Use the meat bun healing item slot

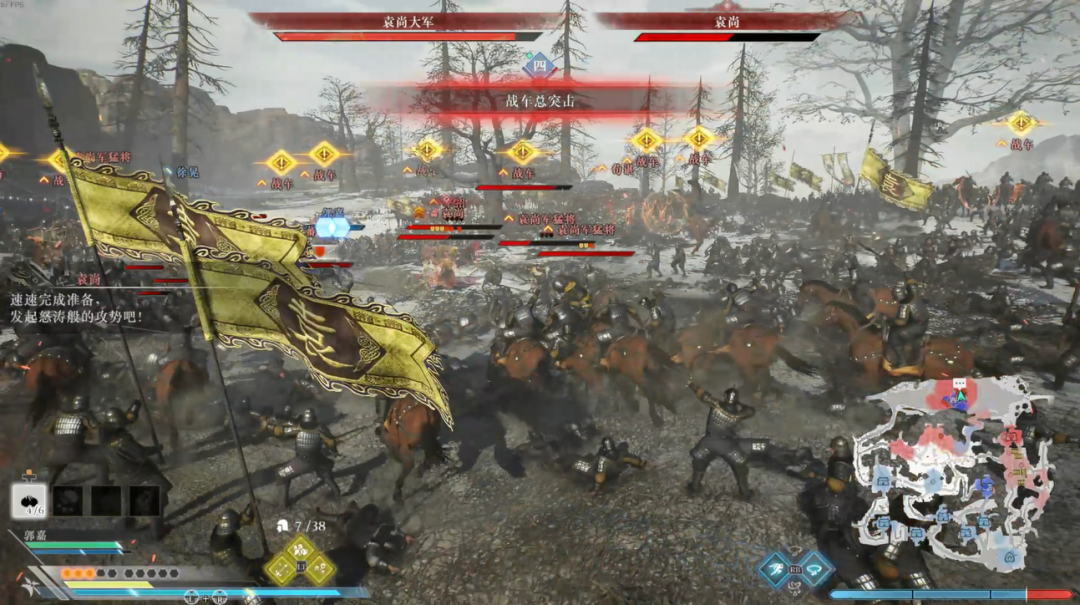(29, 499)
